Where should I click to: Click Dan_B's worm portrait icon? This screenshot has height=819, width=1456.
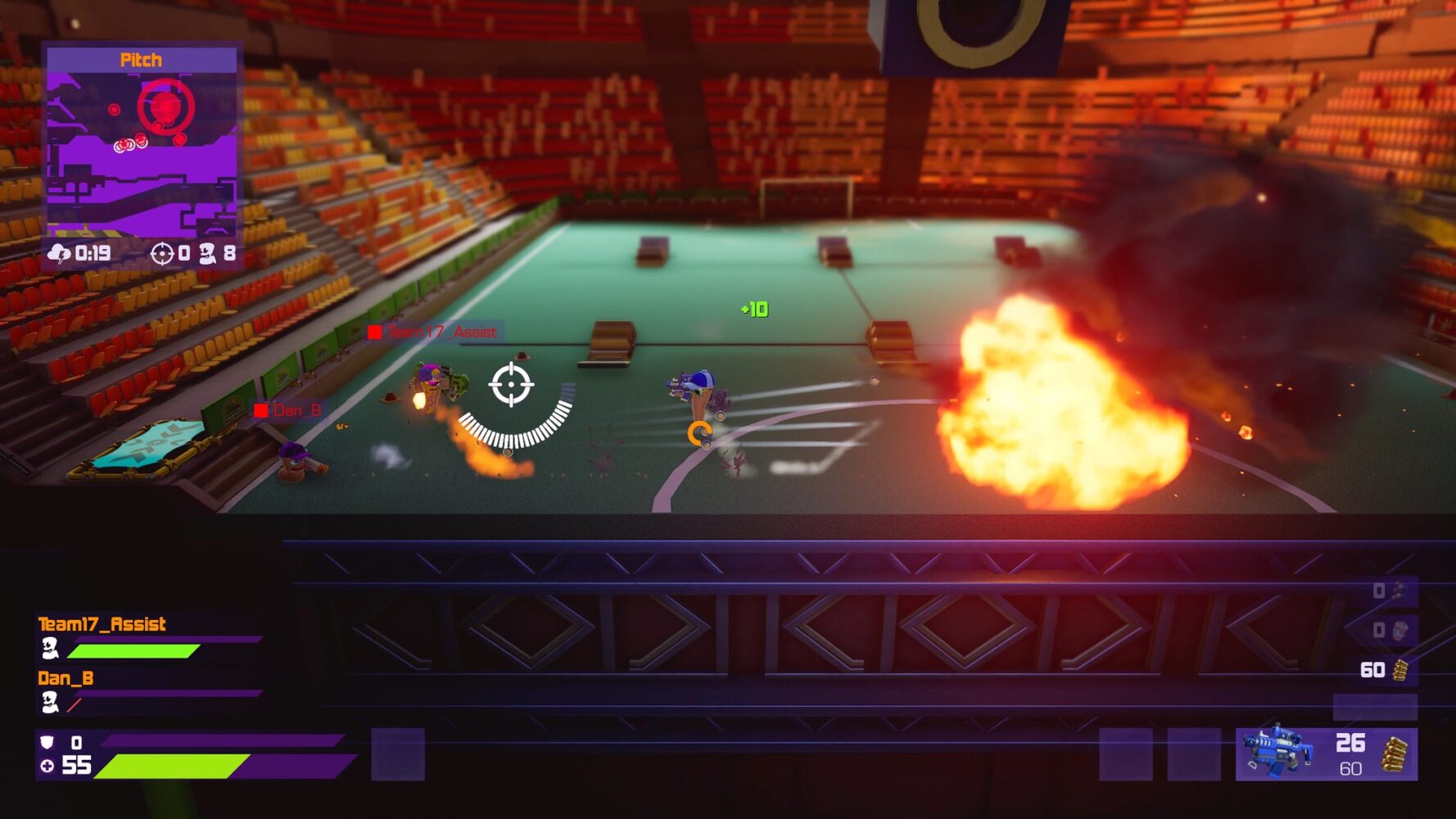tap(51, 703)
